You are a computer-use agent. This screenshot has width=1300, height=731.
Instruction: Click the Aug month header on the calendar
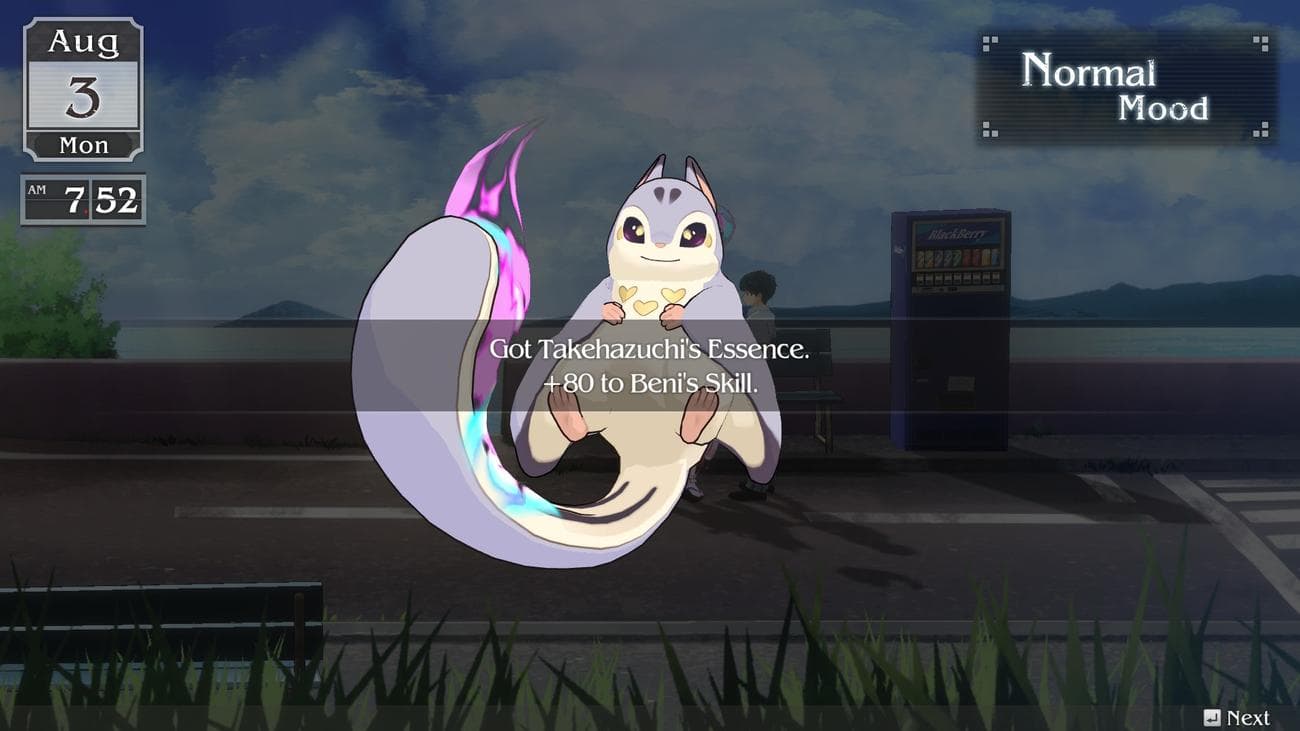[x=82, y=42]
